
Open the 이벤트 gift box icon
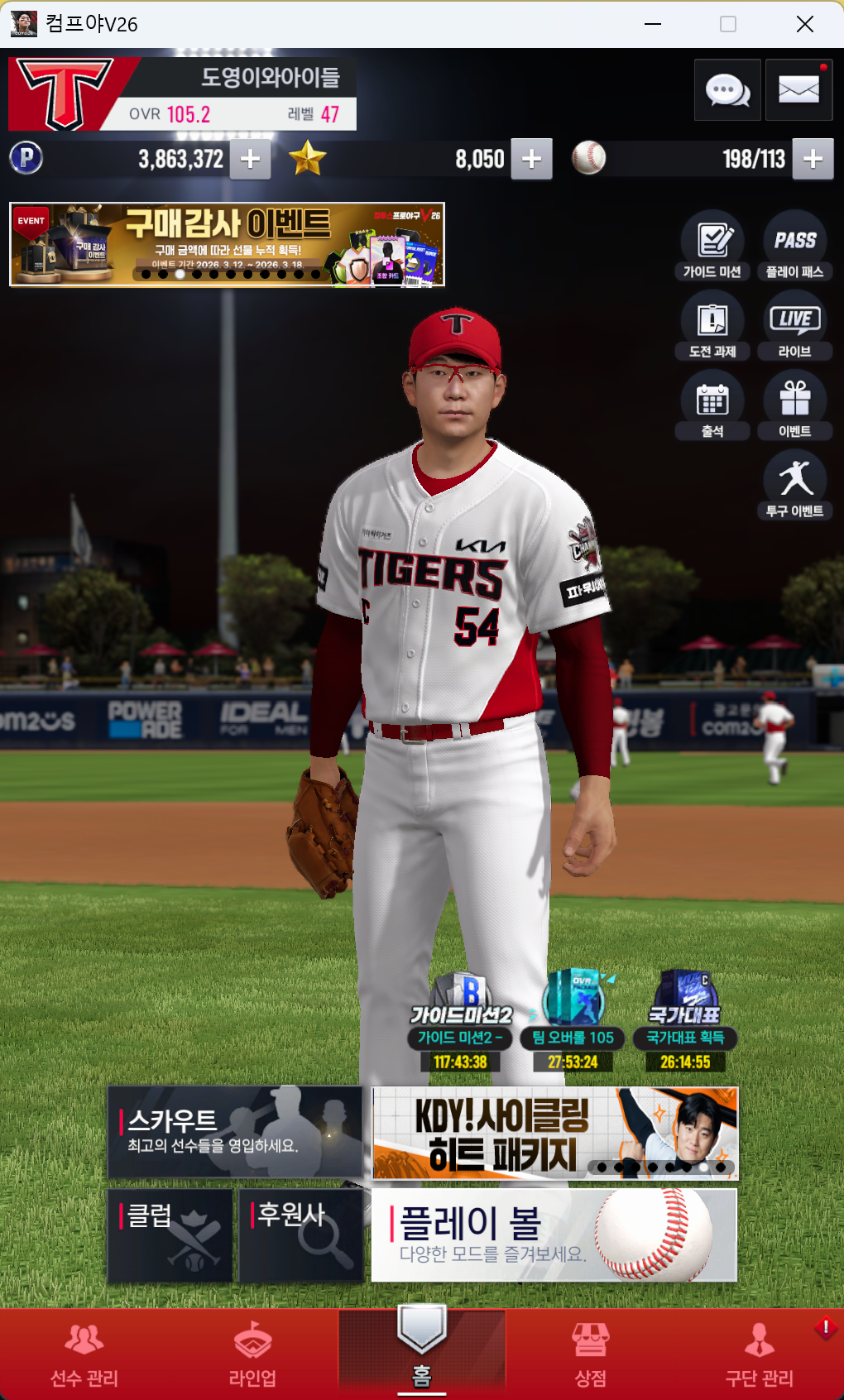pos(795,405)
